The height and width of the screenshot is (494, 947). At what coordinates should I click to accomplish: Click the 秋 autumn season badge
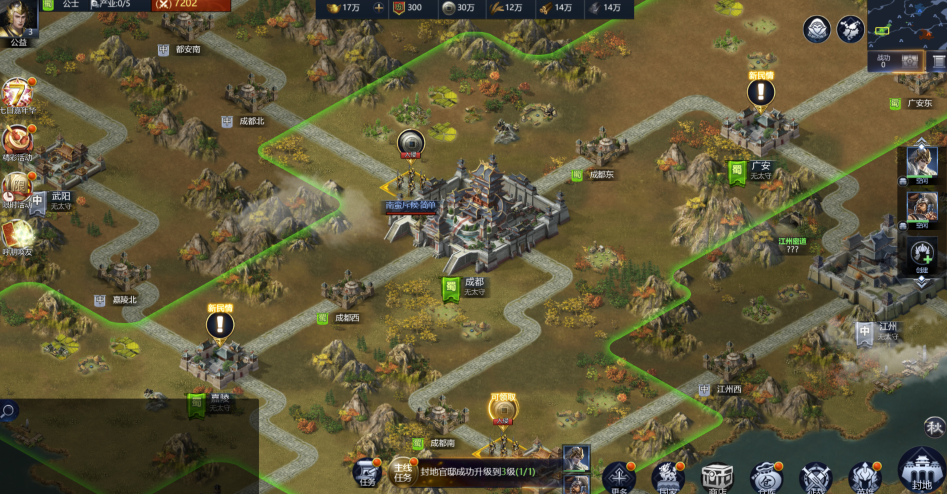coord(934,428)
